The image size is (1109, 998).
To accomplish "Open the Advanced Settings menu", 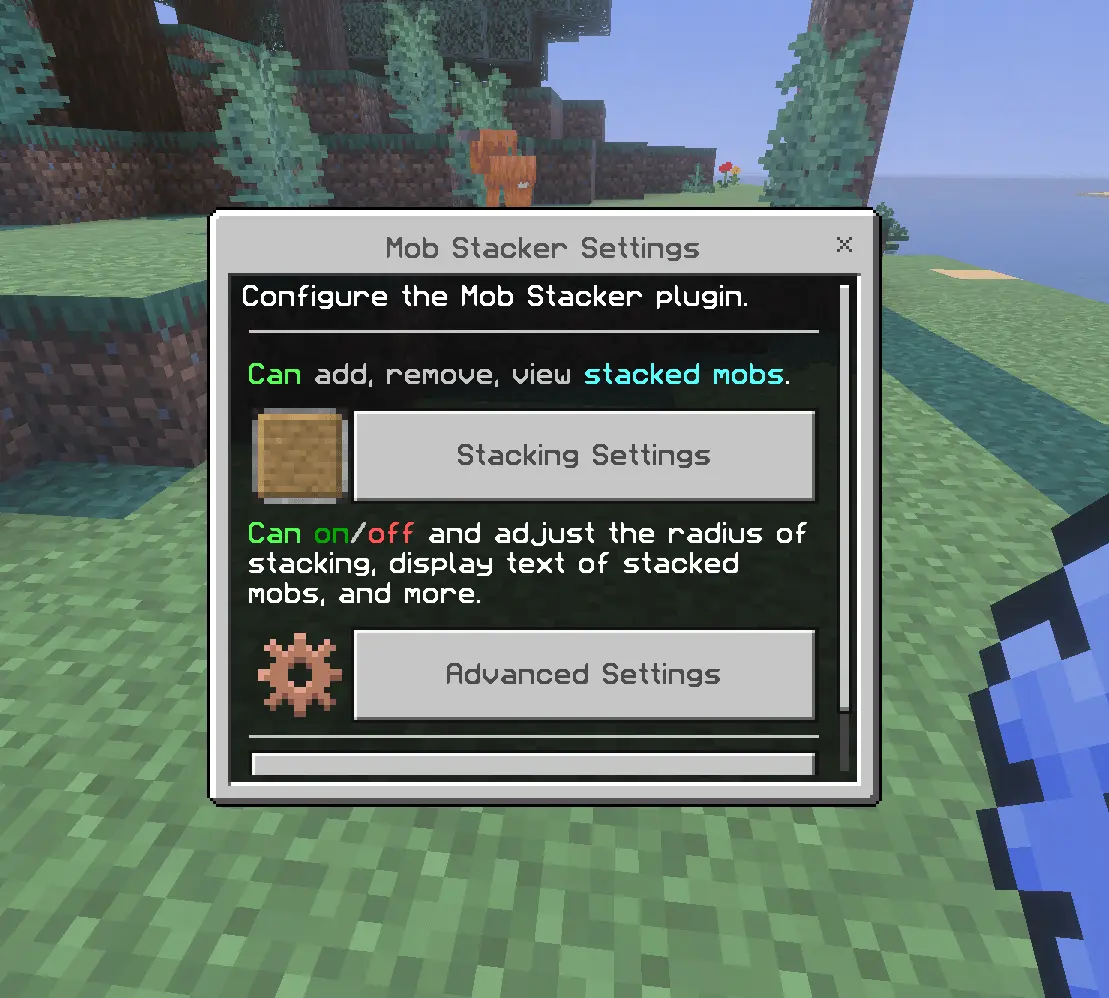I will 584,674.
